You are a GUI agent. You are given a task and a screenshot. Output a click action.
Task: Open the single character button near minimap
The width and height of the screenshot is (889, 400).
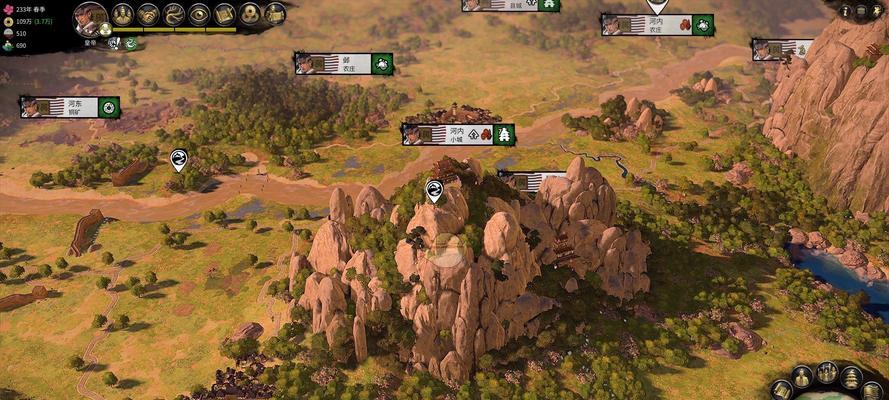[x=802, y=377]
